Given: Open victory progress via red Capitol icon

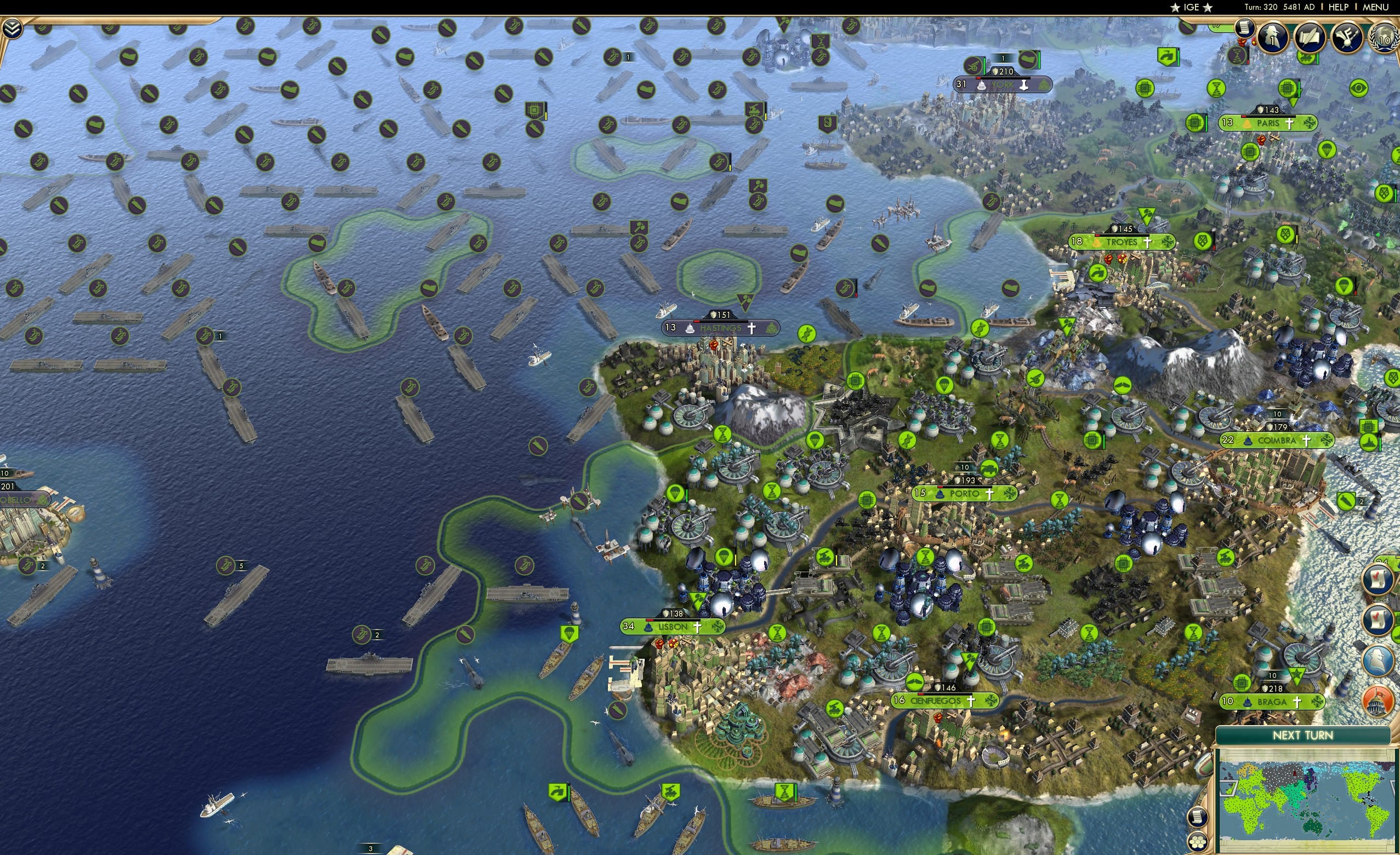Looking at the screenshot, I should point(1378,699).
